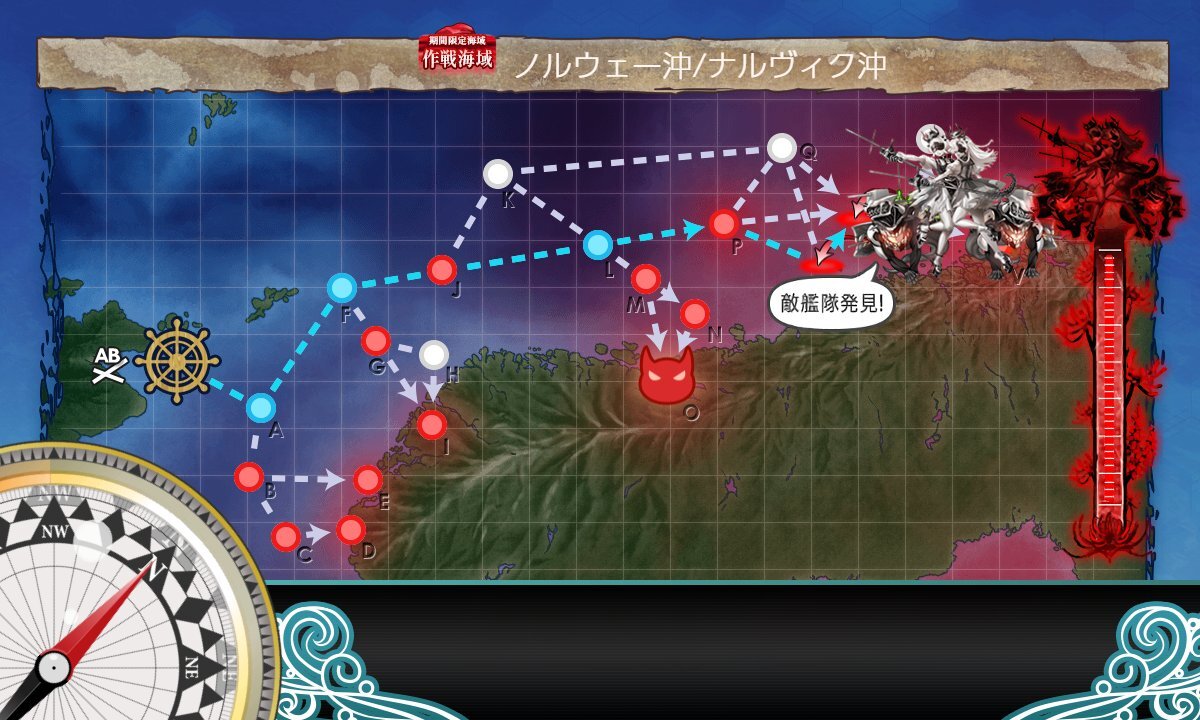Select map node A
Screen dimensions: 1200x720
click(x=260, y=407)
